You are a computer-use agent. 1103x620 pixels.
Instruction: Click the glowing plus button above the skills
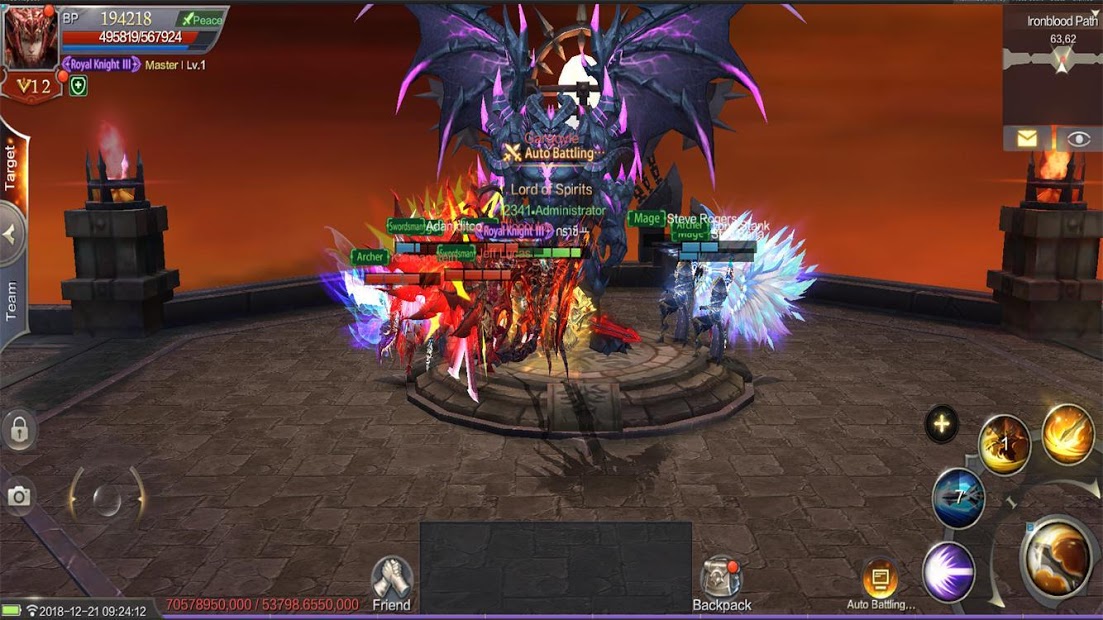(941, 424)
